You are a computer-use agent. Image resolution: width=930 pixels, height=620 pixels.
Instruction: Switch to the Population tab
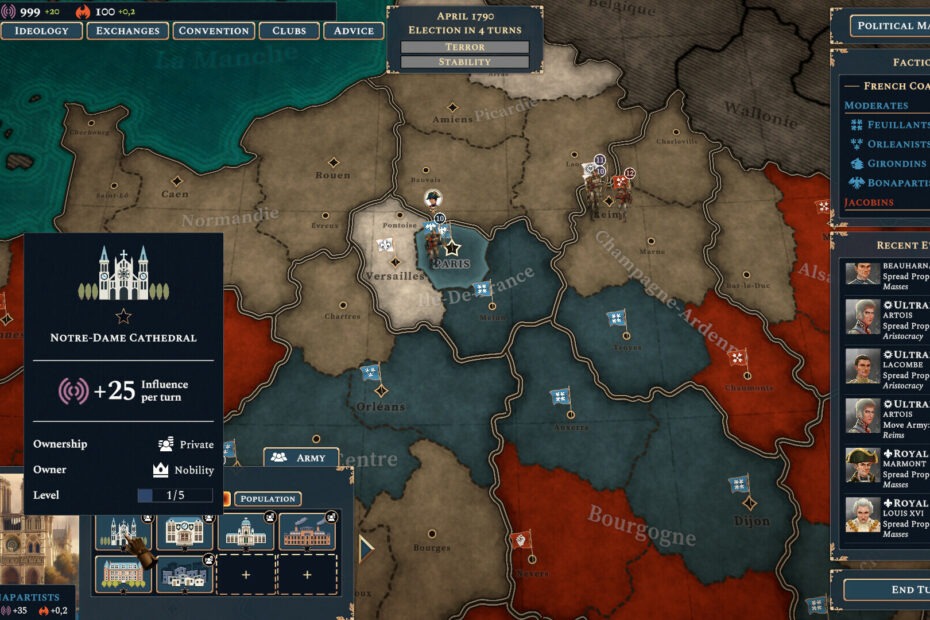[x=267, y=498]
